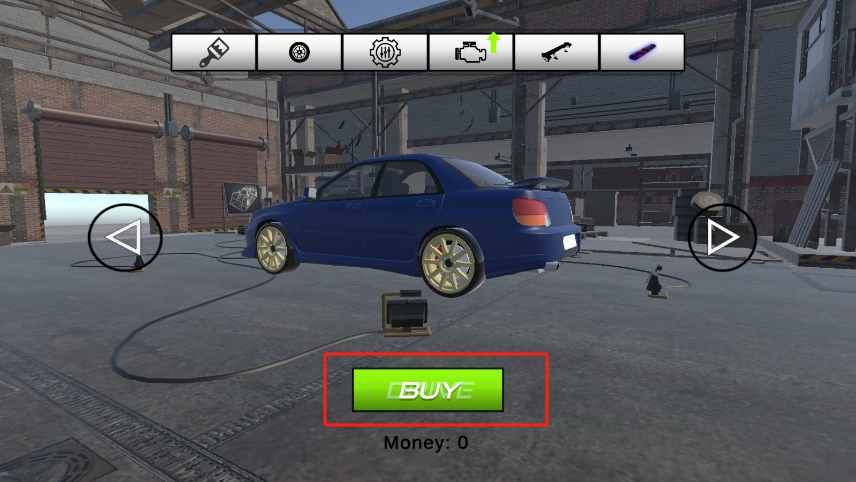Choose the engine upgrade category
Screen dimensions: 856x482
tap(471, 52)
